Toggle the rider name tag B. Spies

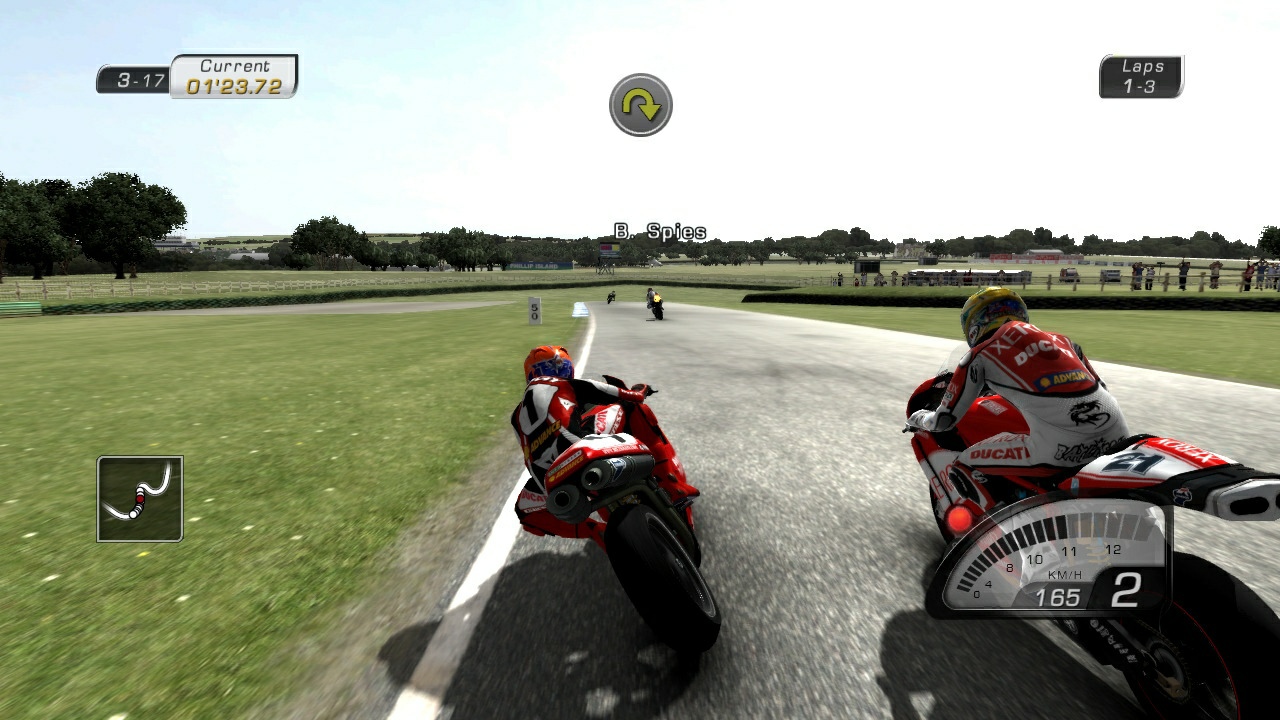point(662,230)
